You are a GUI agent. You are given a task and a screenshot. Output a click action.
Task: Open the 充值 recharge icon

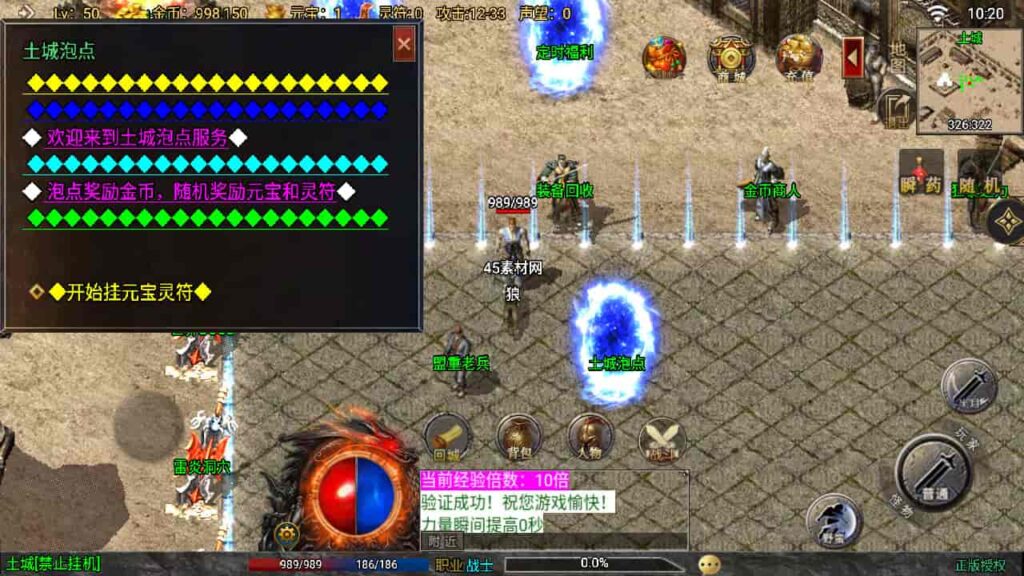tap(799, 58)
